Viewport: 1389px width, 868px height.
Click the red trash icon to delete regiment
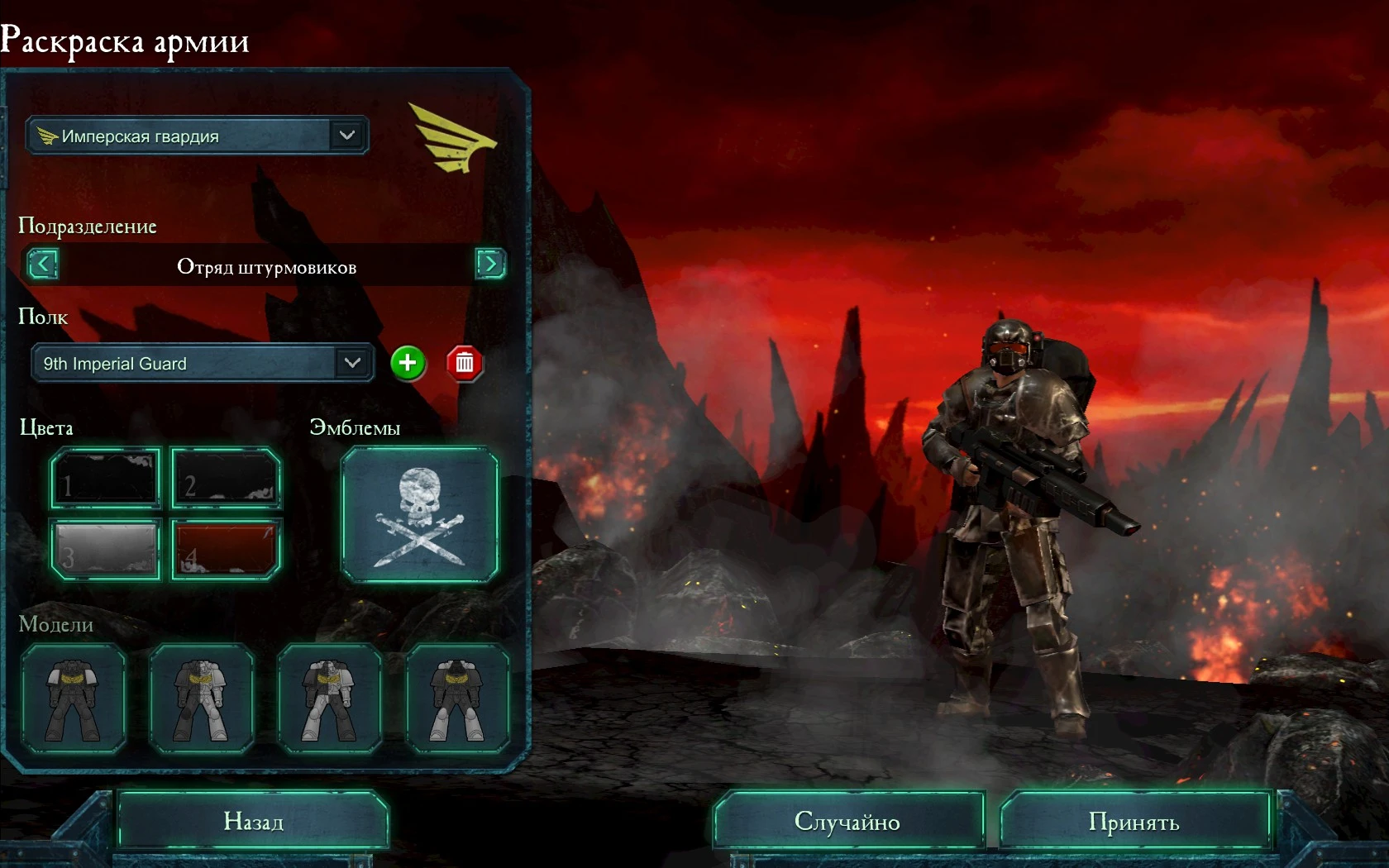(x=464, y=363)
